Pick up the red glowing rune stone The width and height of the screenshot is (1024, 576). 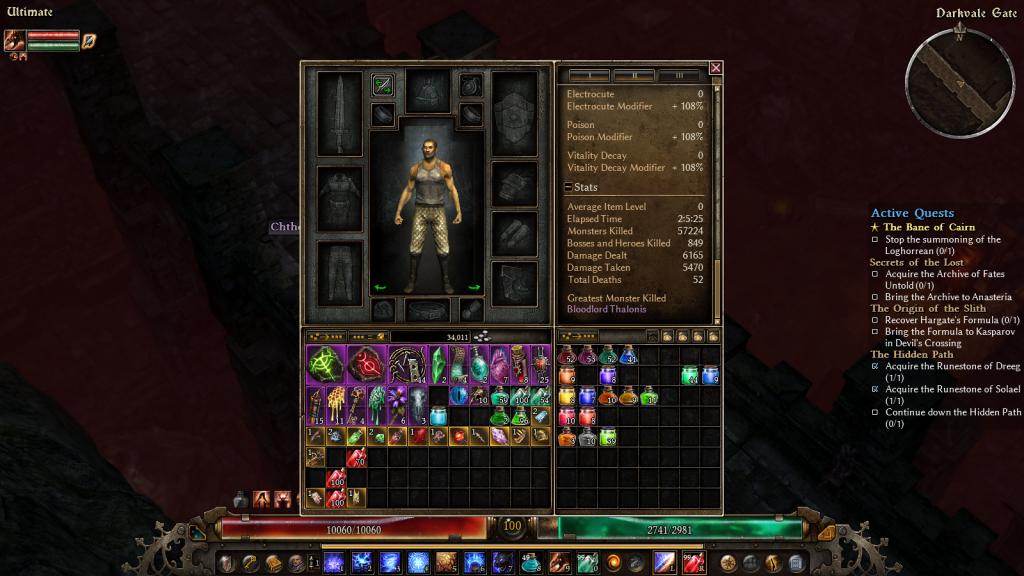click(x=366, y=365)
